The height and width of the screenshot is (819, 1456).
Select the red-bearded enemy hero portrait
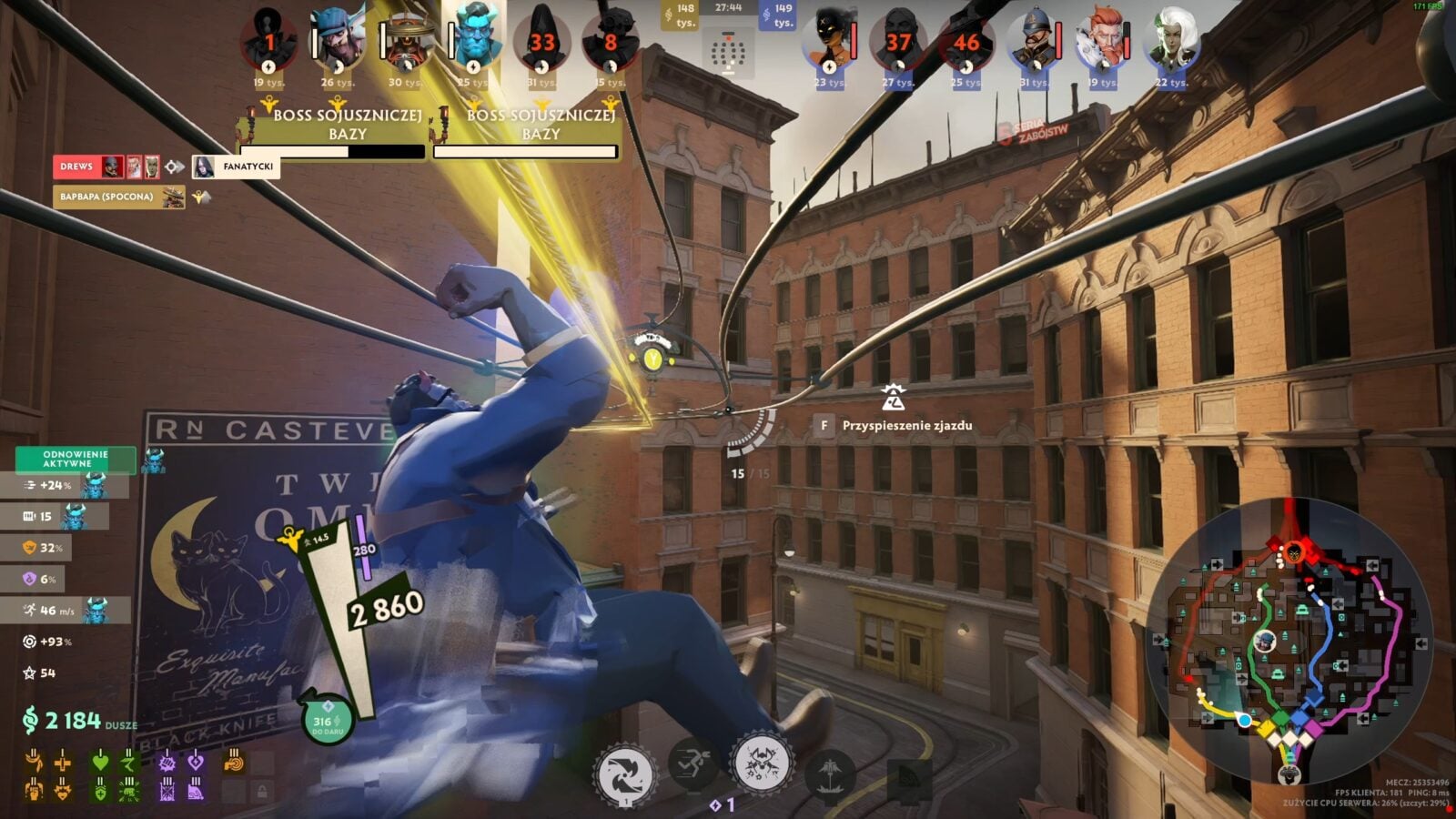(1102, 42)
